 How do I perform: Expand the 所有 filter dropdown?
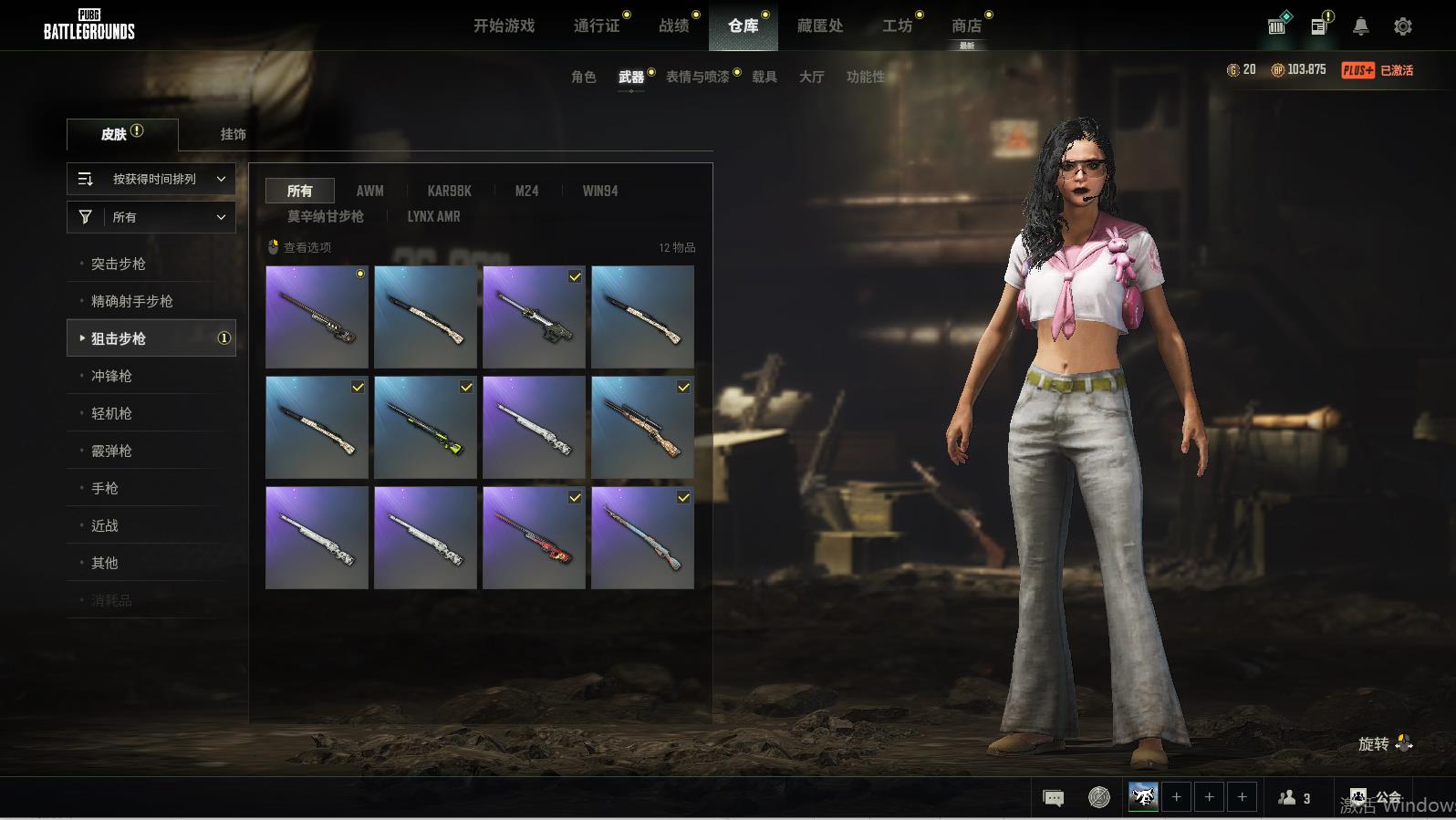151,217
